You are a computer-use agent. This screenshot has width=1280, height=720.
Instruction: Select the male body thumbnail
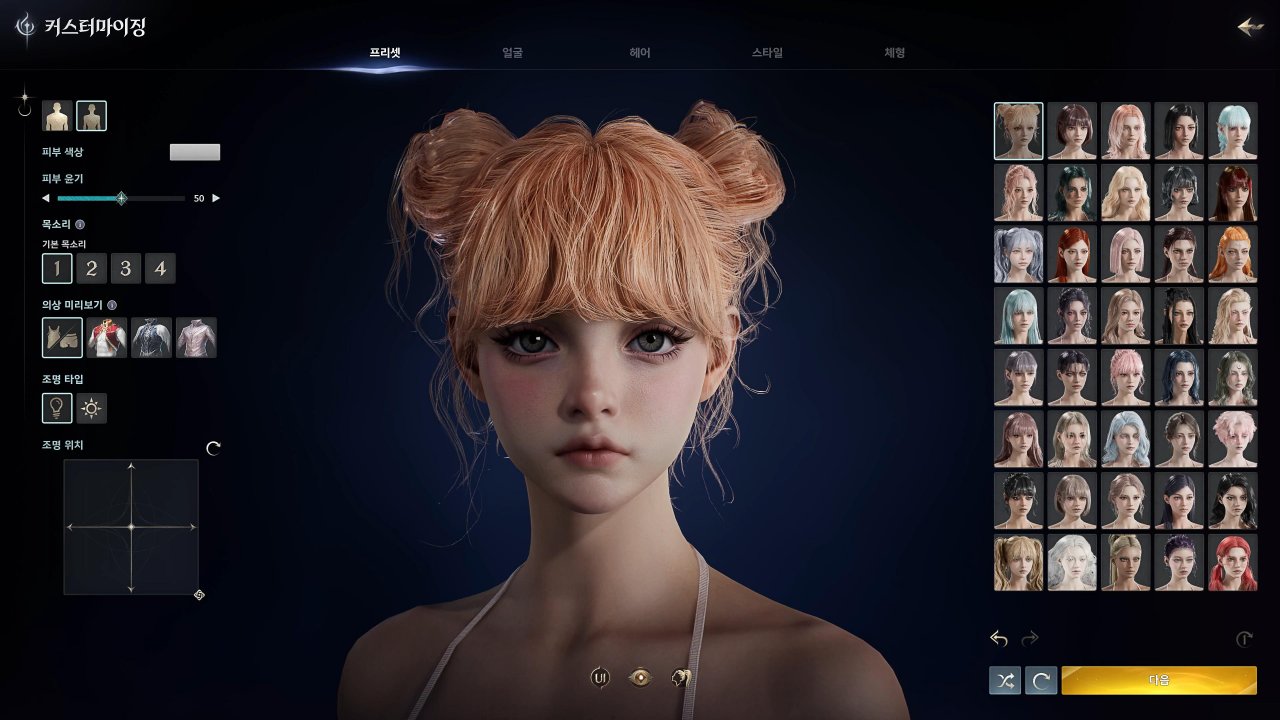tap(57, 115)
